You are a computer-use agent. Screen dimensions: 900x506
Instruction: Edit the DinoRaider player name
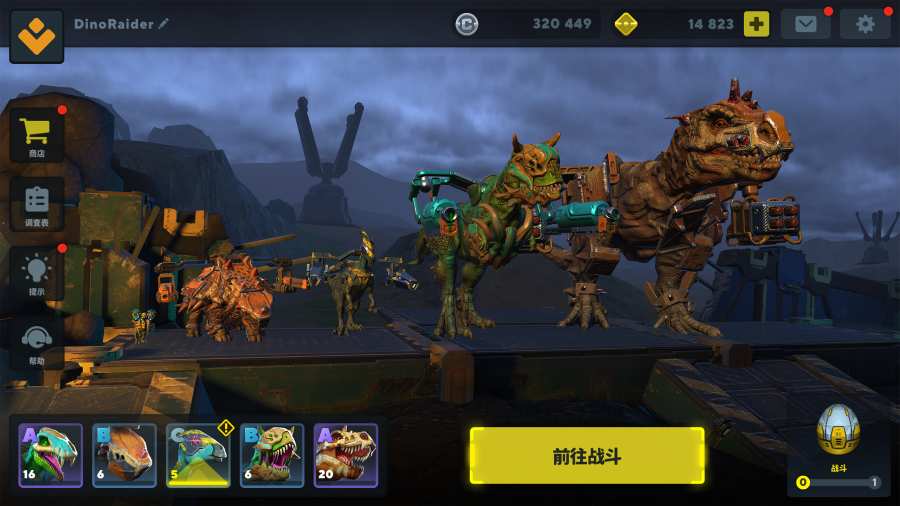point(164,24)
